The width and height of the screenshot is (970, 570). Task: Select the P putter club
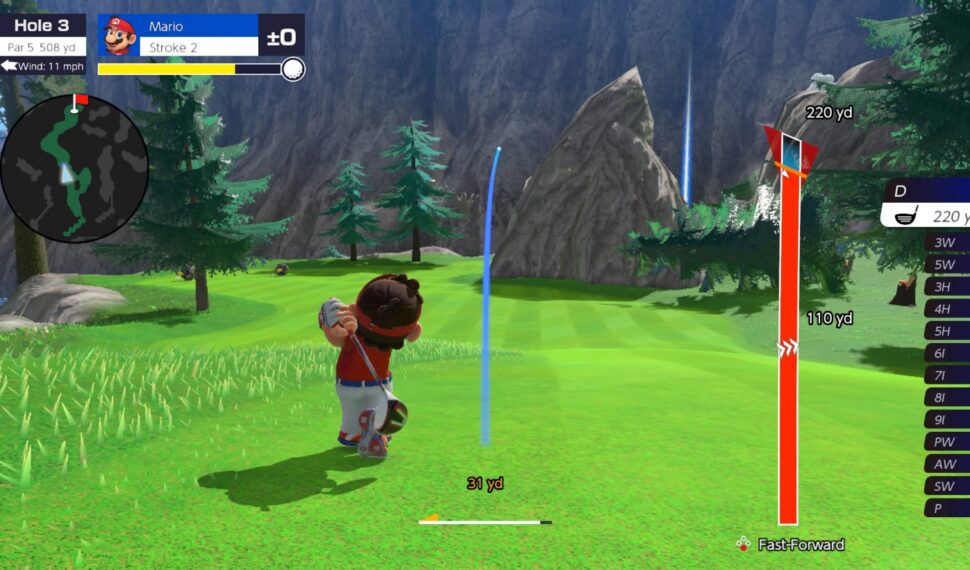coord(946,508)
